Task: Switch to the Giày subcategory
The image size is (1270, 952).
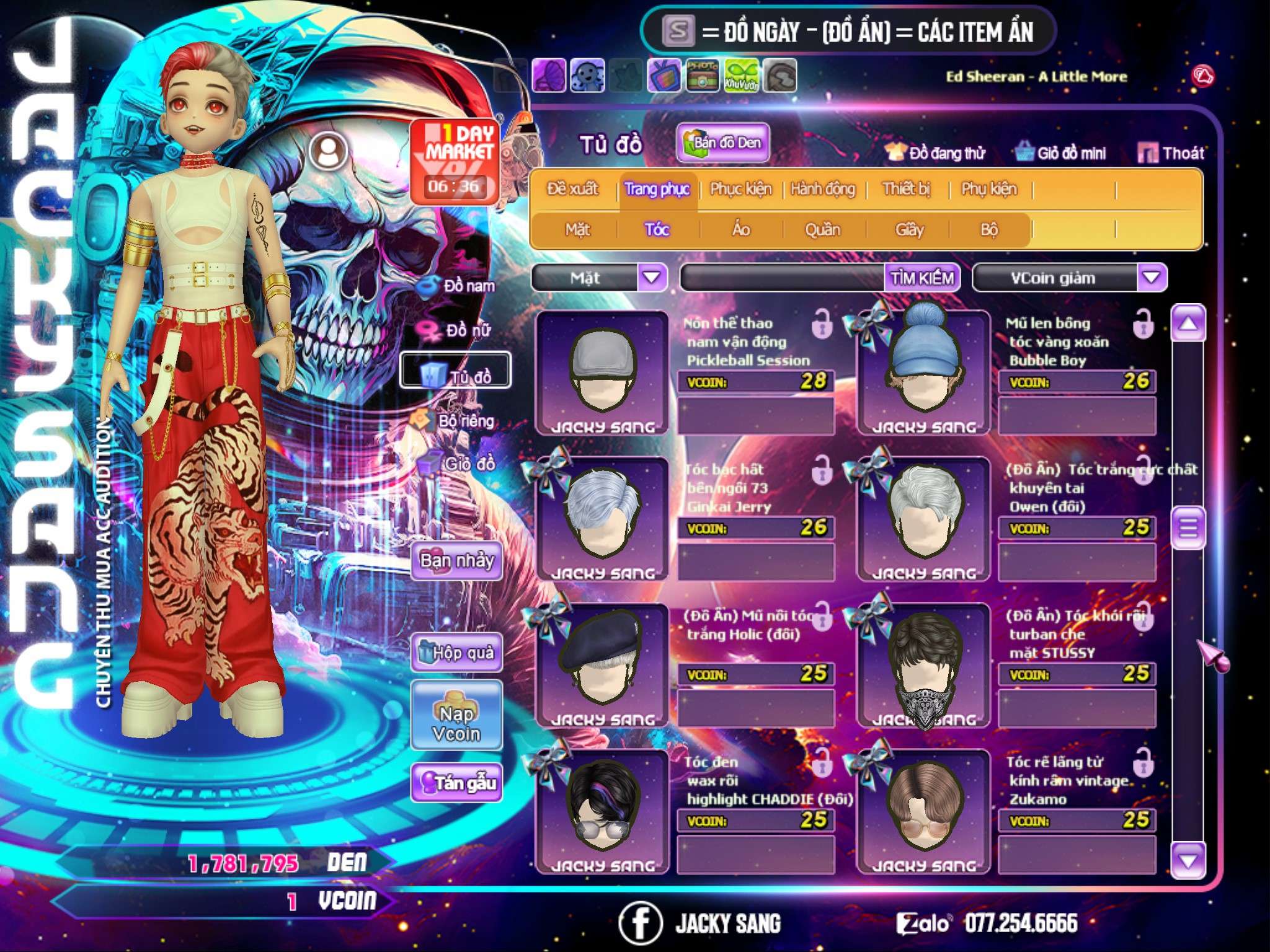Action: 909,230
